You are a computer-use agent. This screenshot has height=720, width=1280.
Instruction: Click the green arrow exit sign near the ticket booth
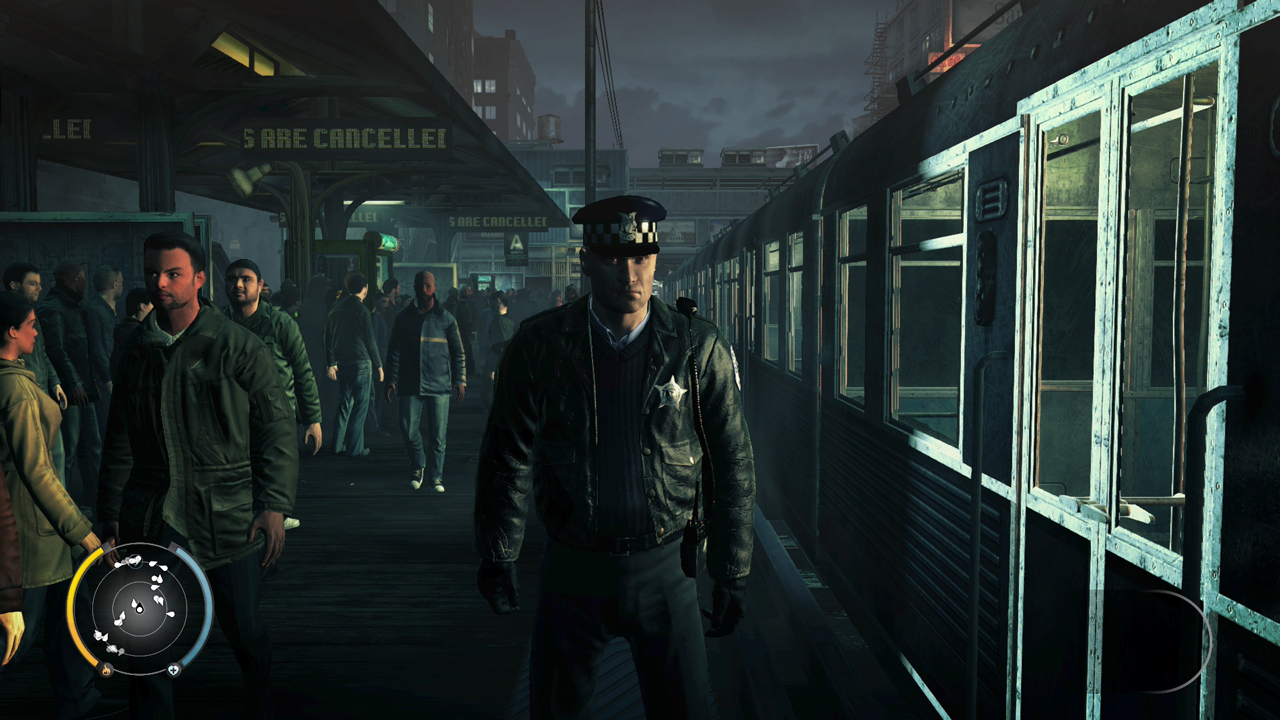pos(388,243)
